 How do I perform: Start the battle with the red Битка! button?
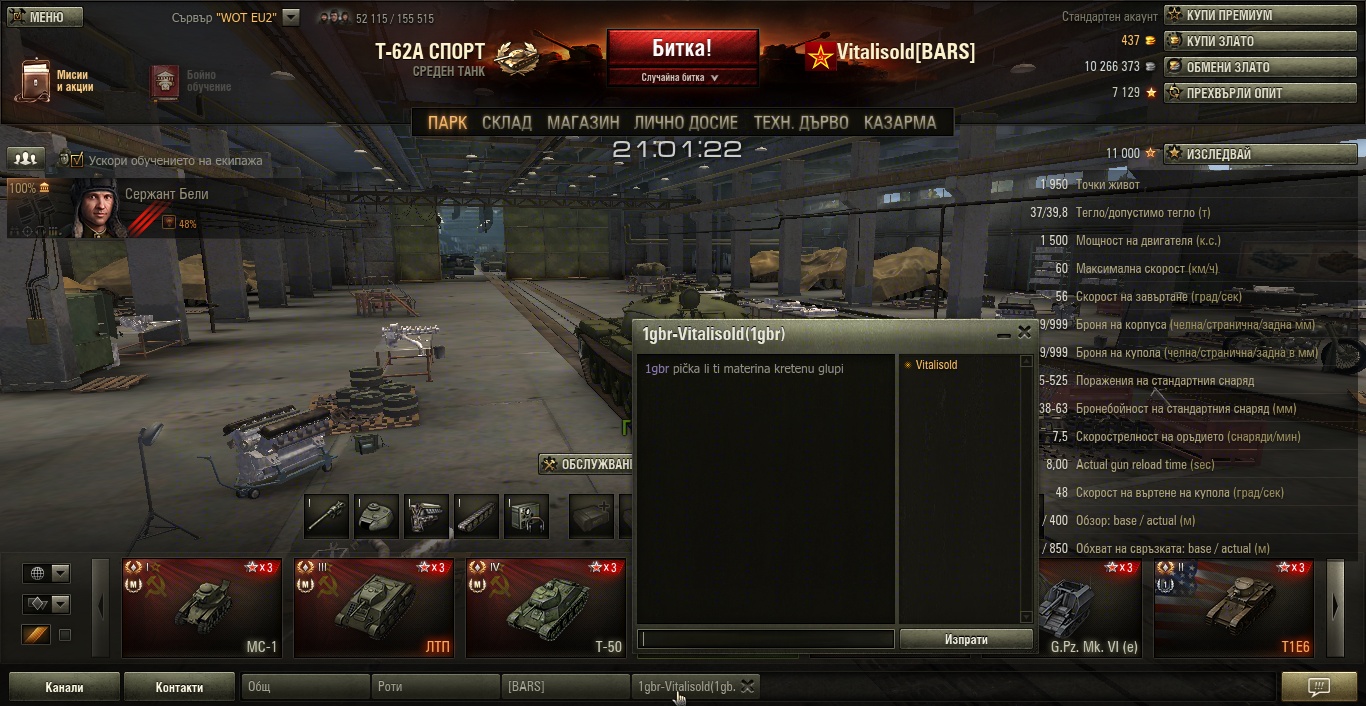click(x=682, y=49)
